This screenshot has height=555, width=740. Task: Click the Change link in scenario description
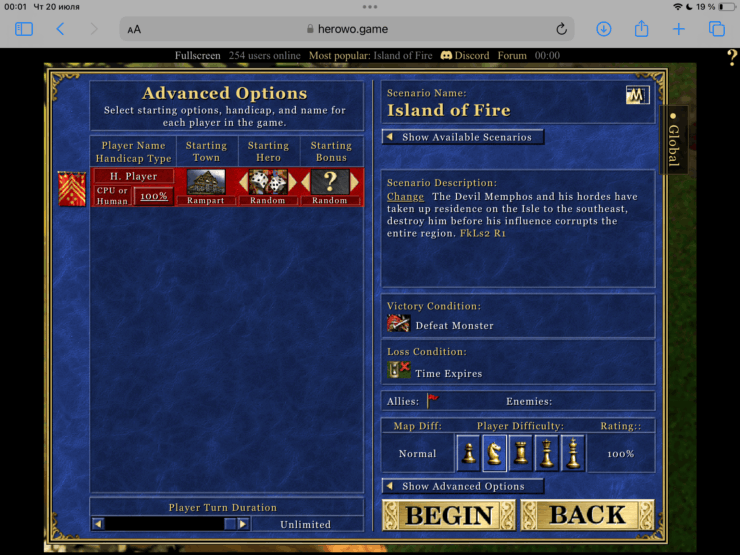pos(405,197)
